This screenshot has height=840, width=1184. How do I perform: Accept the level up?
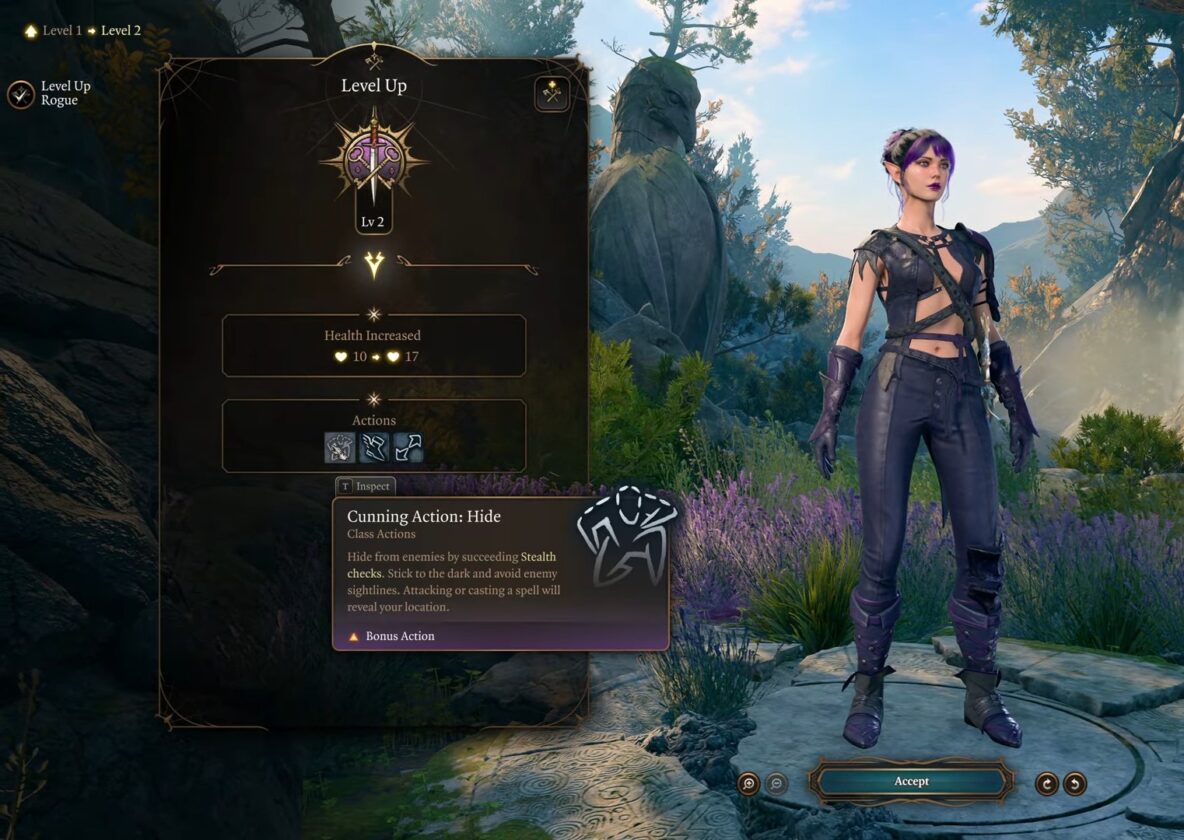pos(911,781)
